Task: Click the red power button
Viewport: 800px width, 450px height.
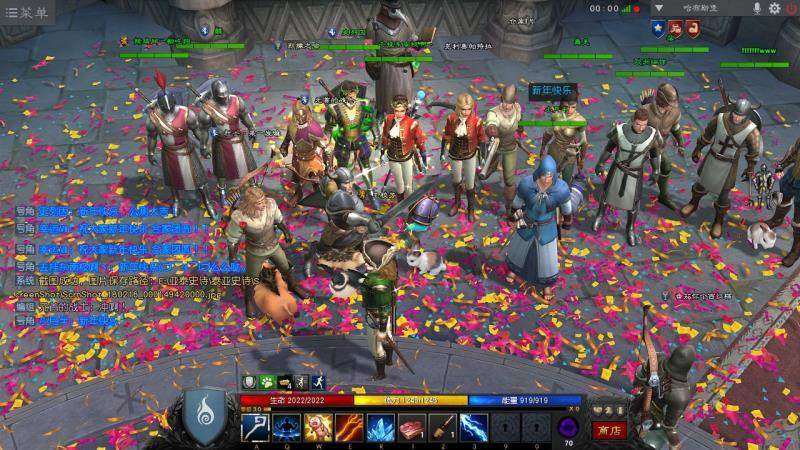Action: click(x=791, y=8)
